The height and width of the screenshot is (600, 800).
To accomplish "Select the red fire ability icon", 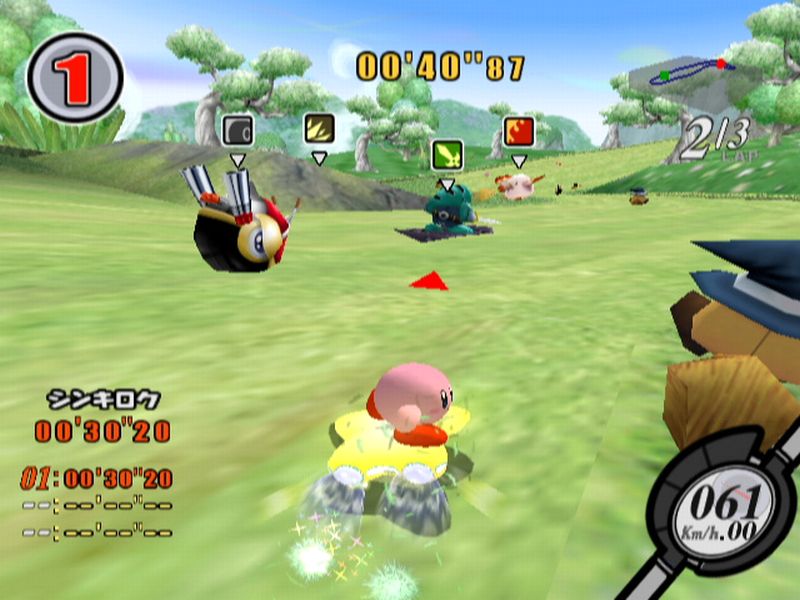I will coord(518,131).
